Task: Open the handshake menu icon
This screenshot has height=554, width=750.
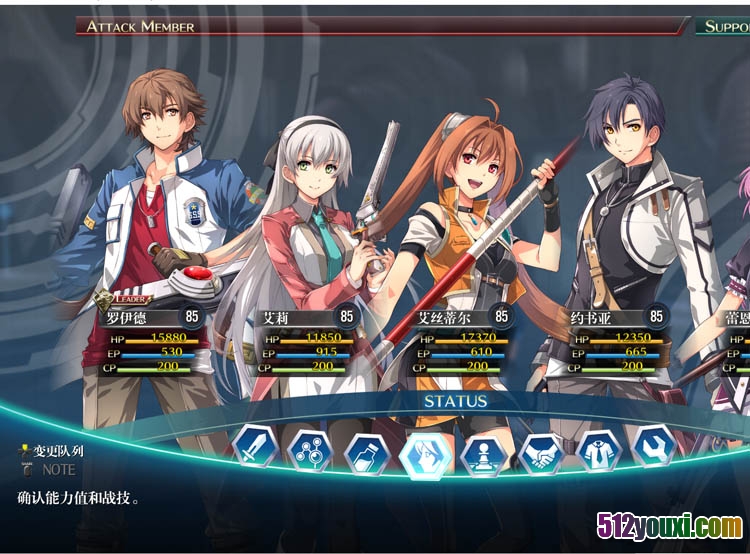Action: click(x=541, y=453)
